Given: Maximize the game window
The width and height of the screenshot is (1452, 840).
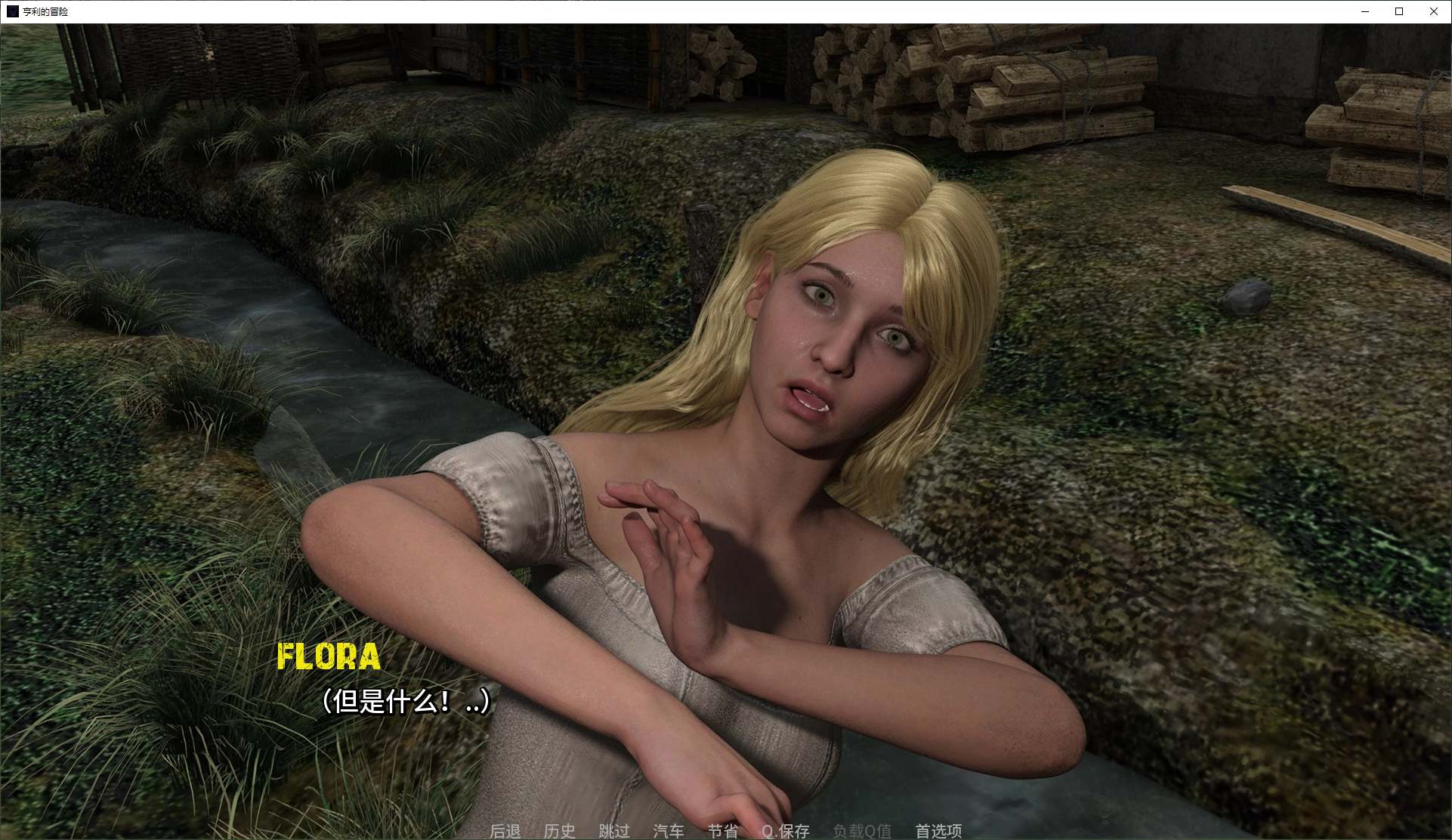Looking at the screenshot, I should coord(1399,11).
